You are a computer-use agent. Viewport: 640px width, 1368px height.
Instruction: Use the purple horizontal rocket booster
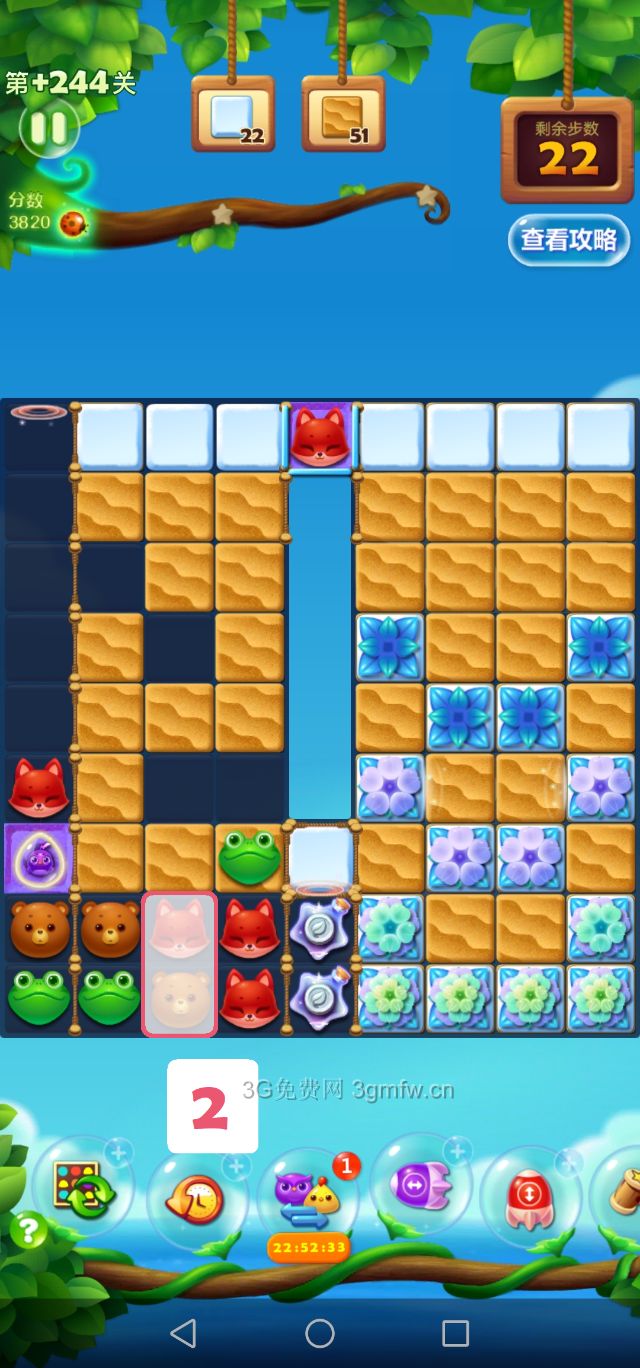point(421,1187)
